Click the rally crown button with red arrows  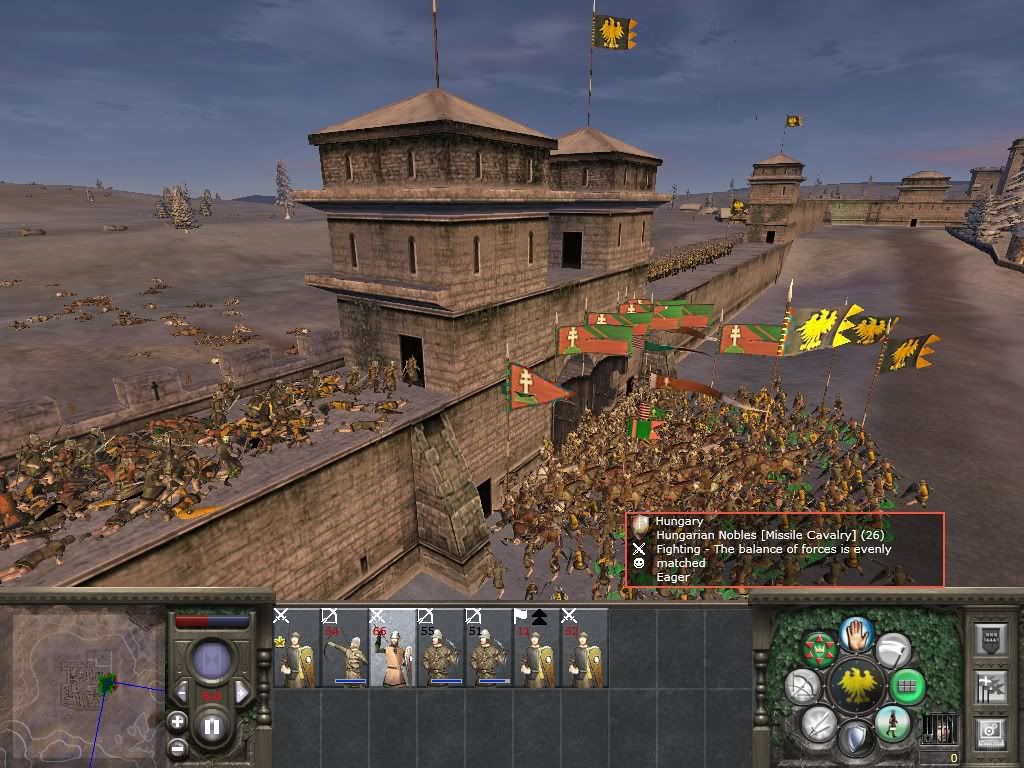[x=819, y=649]
